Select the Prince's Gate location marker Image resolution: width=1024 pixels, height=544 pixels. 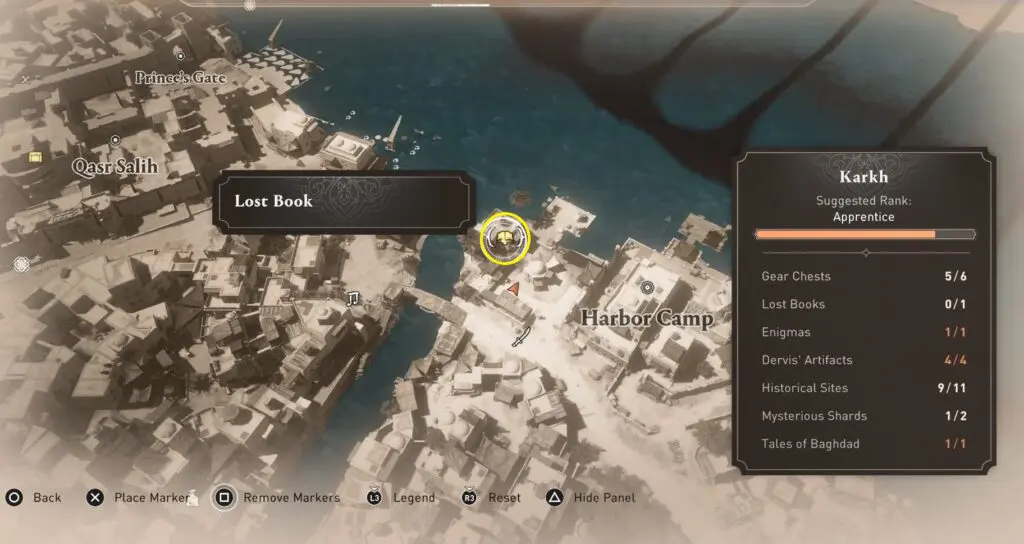180,56
